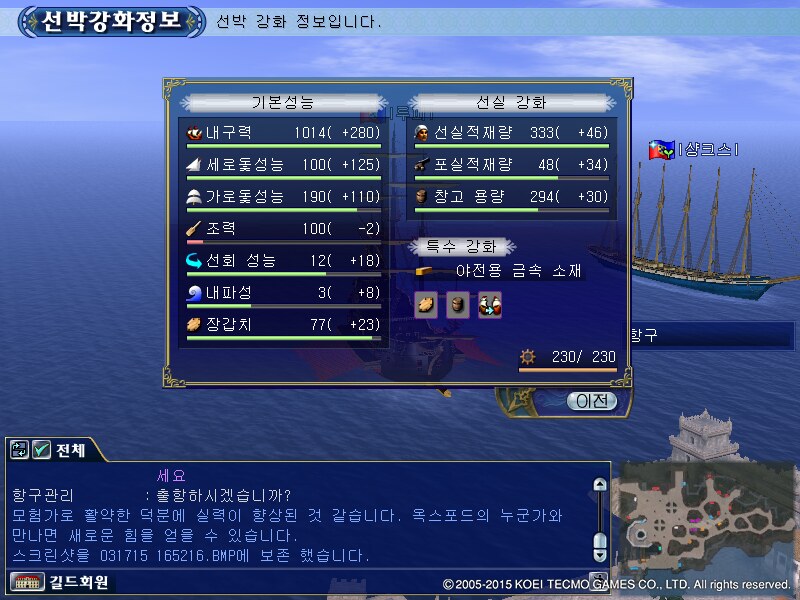Select the 창고 용량 cargo hold row

510,197
